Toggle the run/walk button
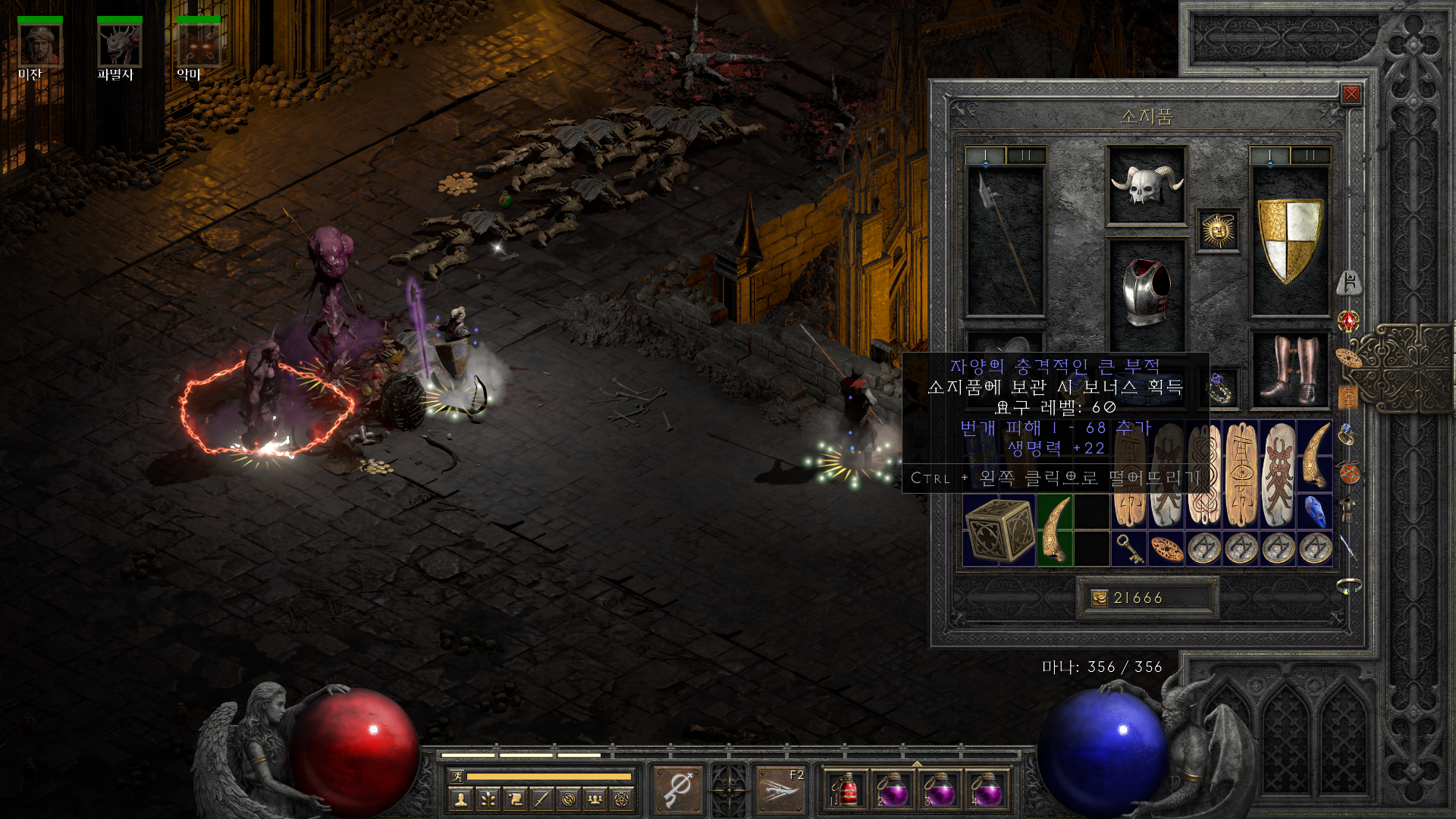 [x=457, y=776]
